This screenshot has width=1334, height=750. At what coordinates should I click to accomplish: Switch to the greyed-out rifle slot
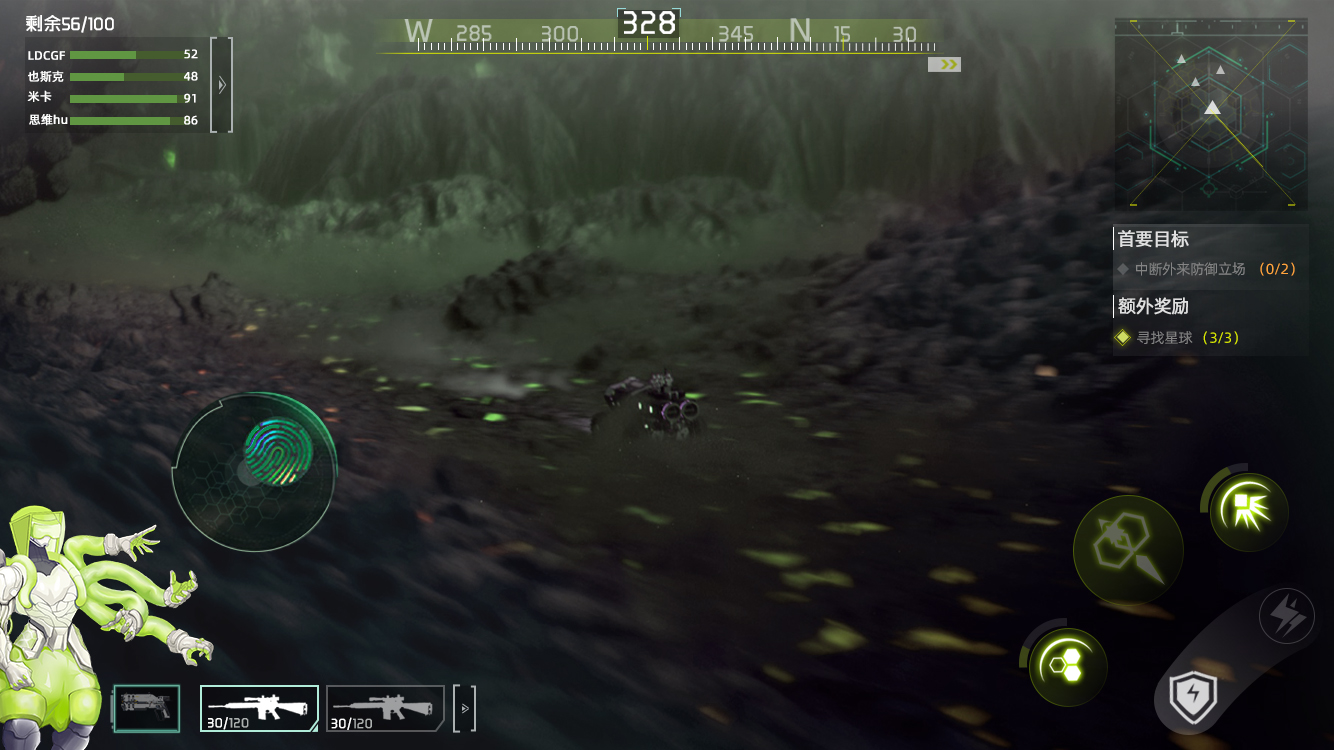pos(385,708)
